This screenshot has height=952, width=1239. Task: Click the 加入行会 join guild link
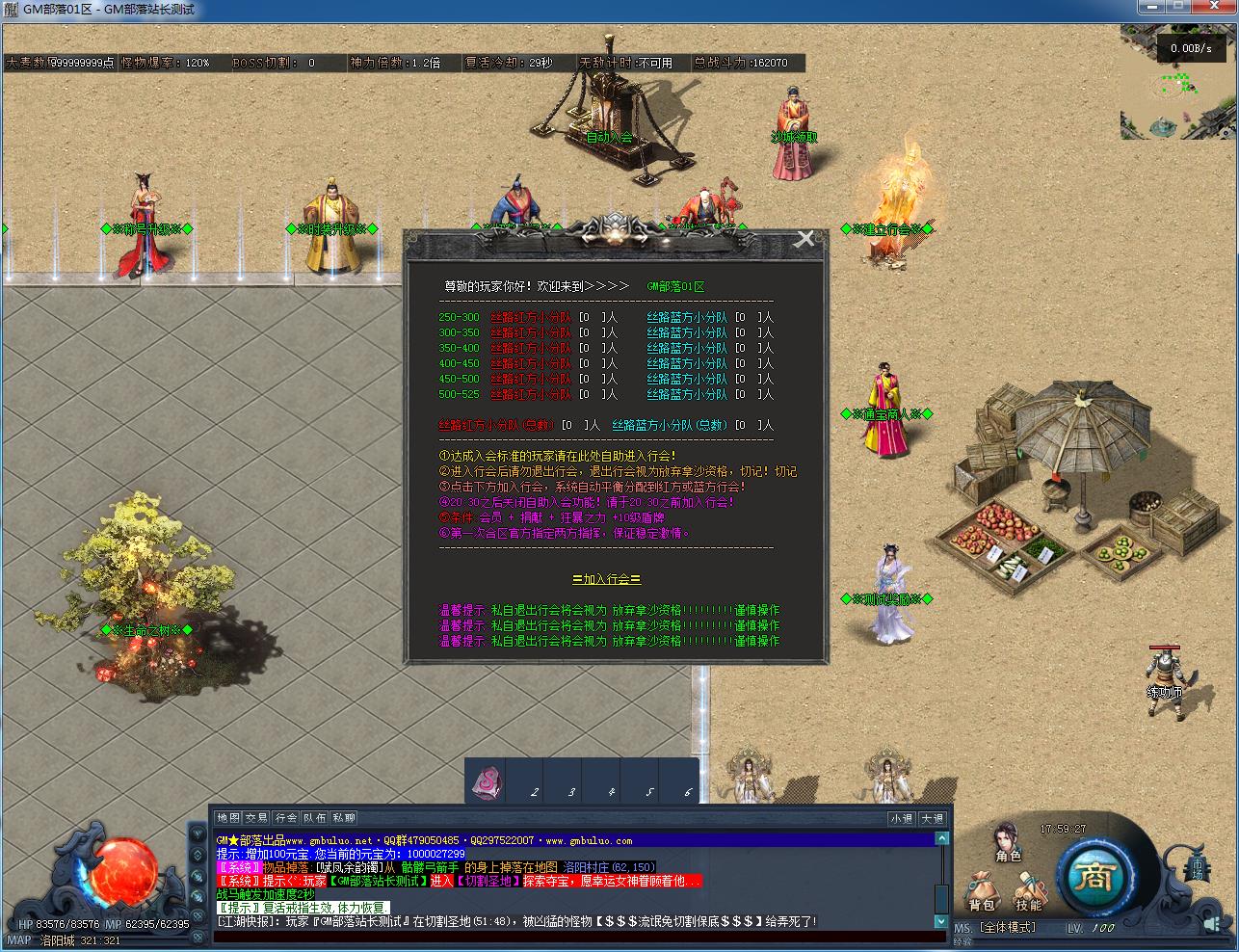coord(606,579)
